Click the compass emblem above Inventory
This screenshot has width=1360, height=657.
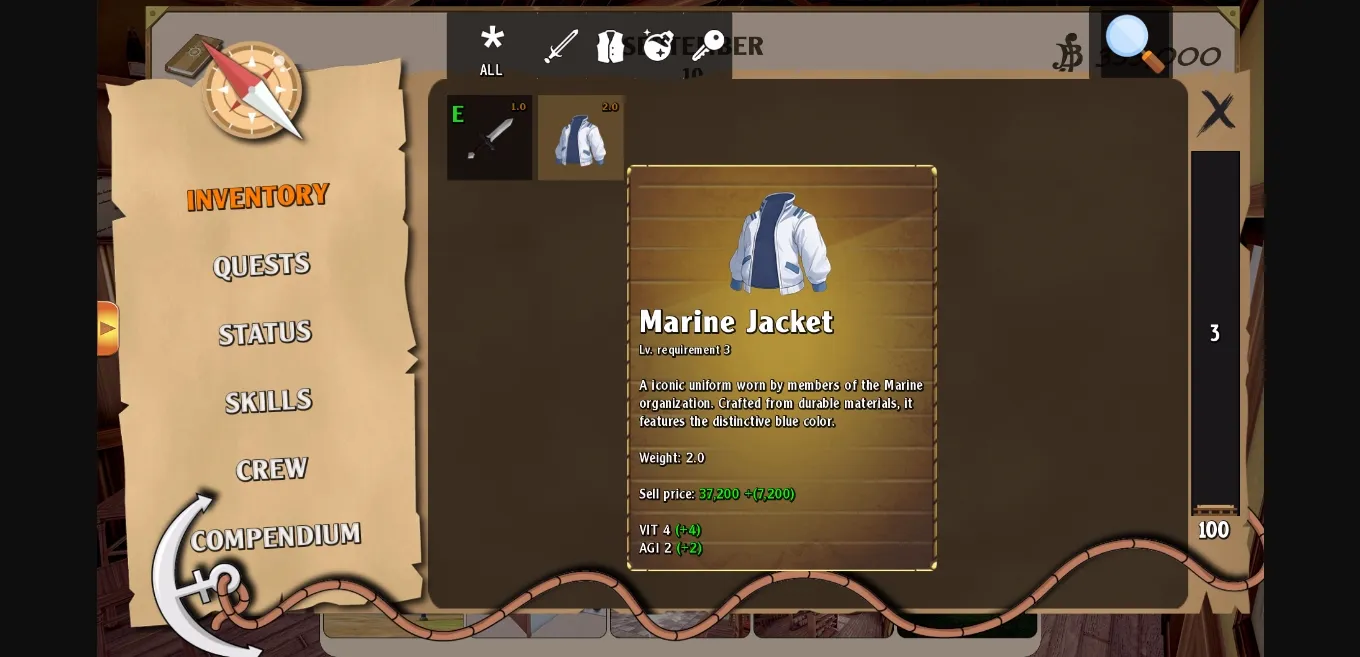(254, 90)
